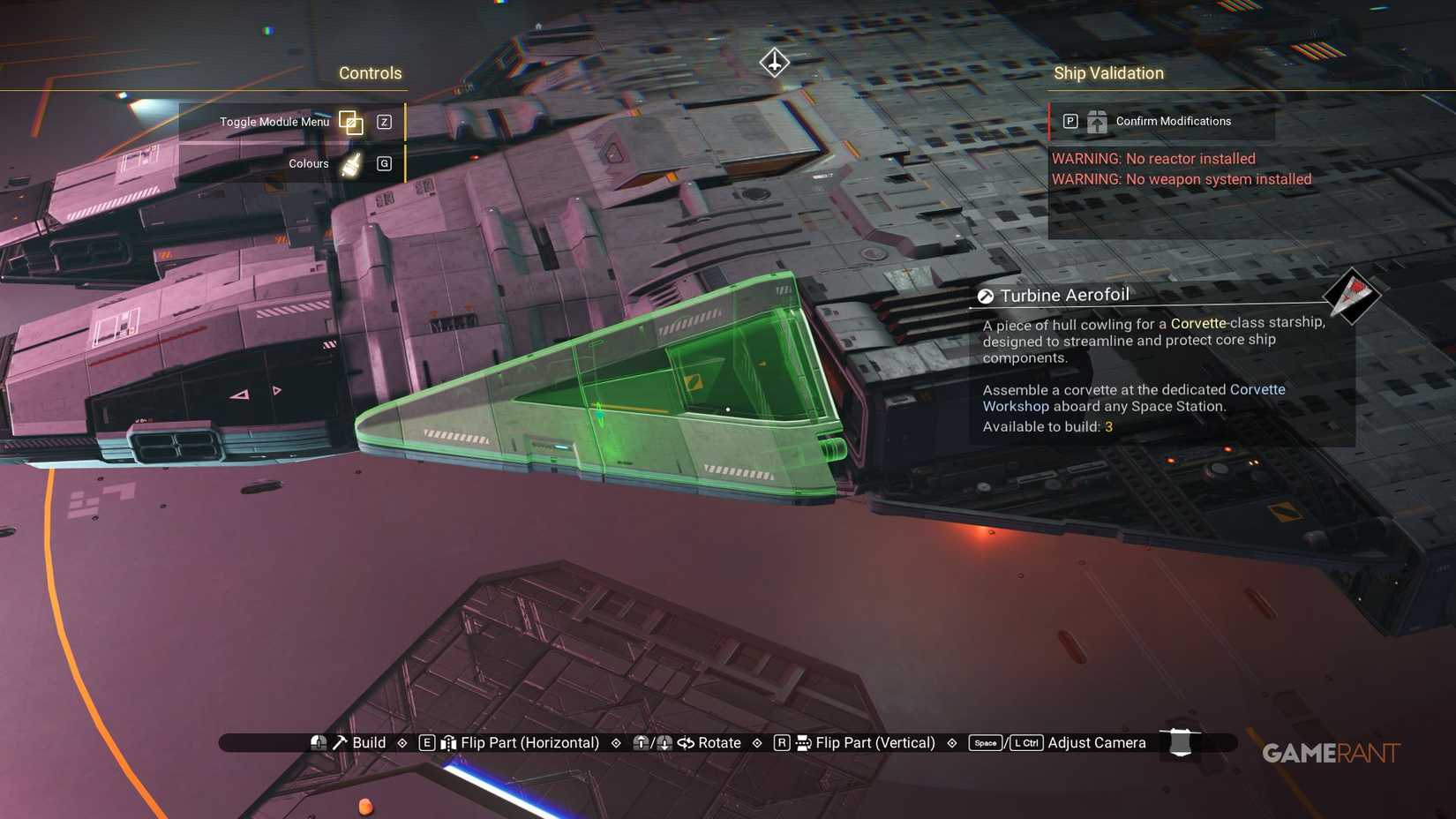The height and width of the screenshot is (819, 1456).
Task: Toggle the module menu with Z keybind button
Action: [x=384, y=123]
